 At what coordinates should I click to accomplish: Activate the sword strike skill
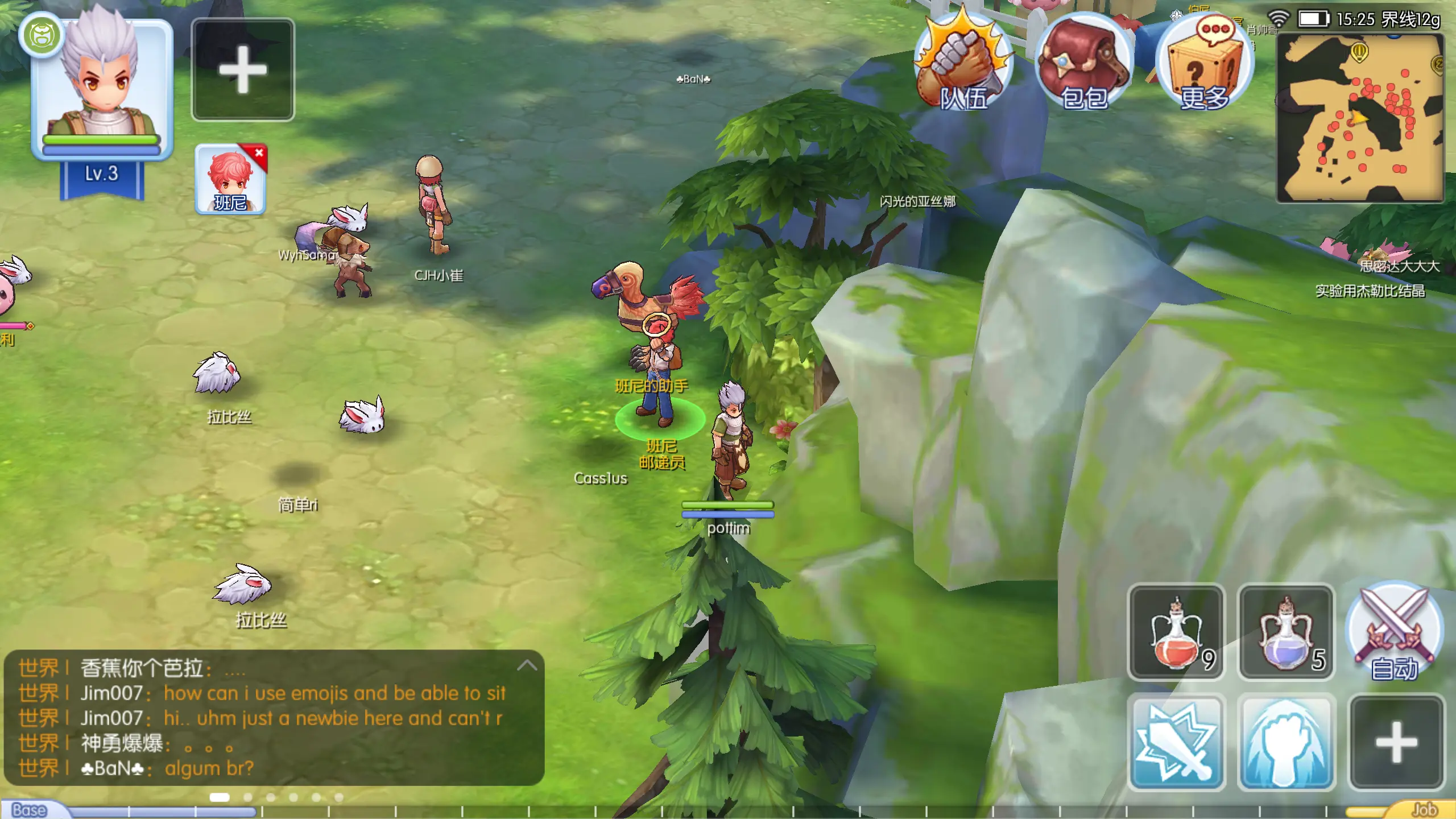pos(1176,742)
